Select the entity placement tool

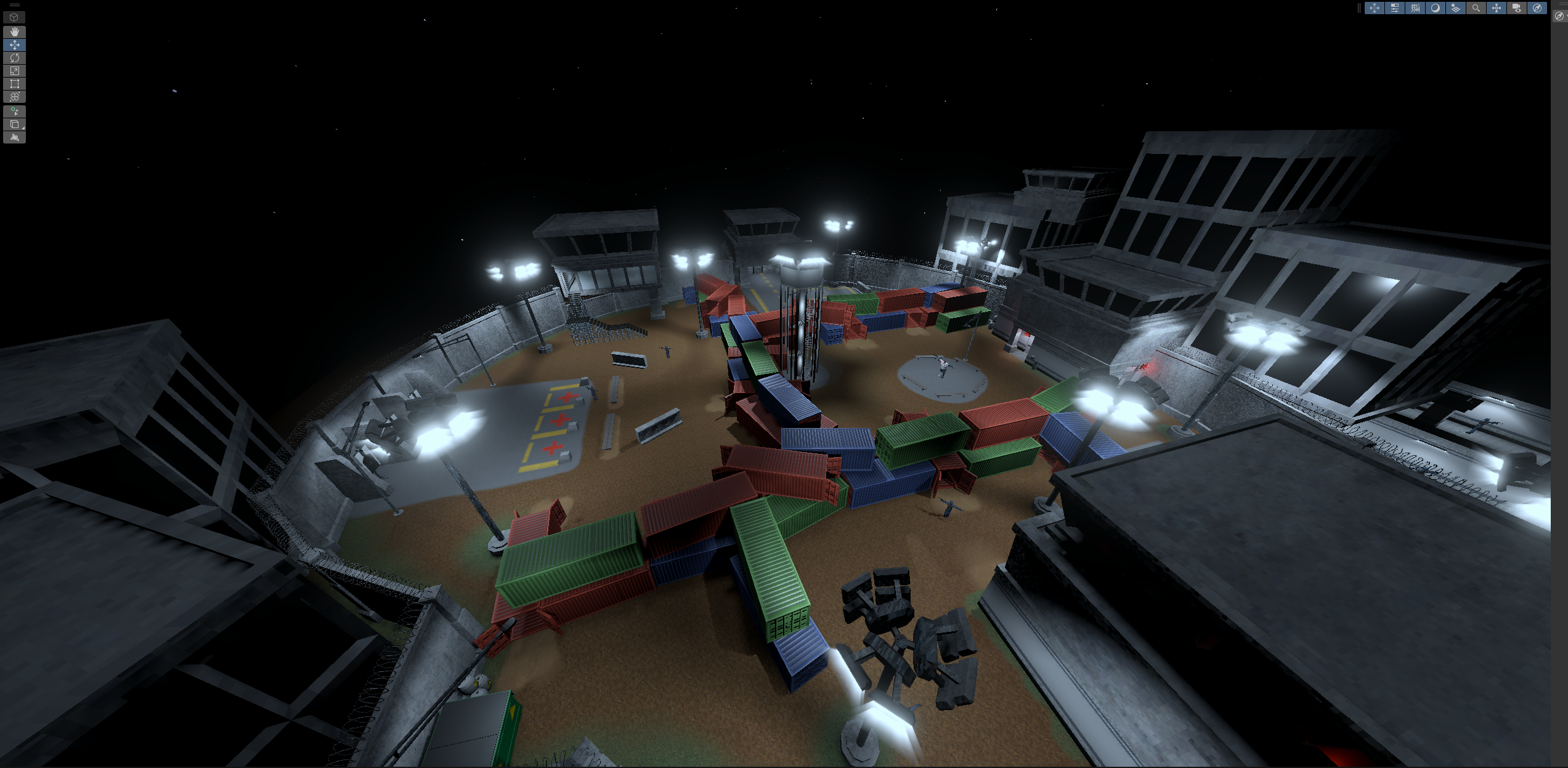coord(15,111)
